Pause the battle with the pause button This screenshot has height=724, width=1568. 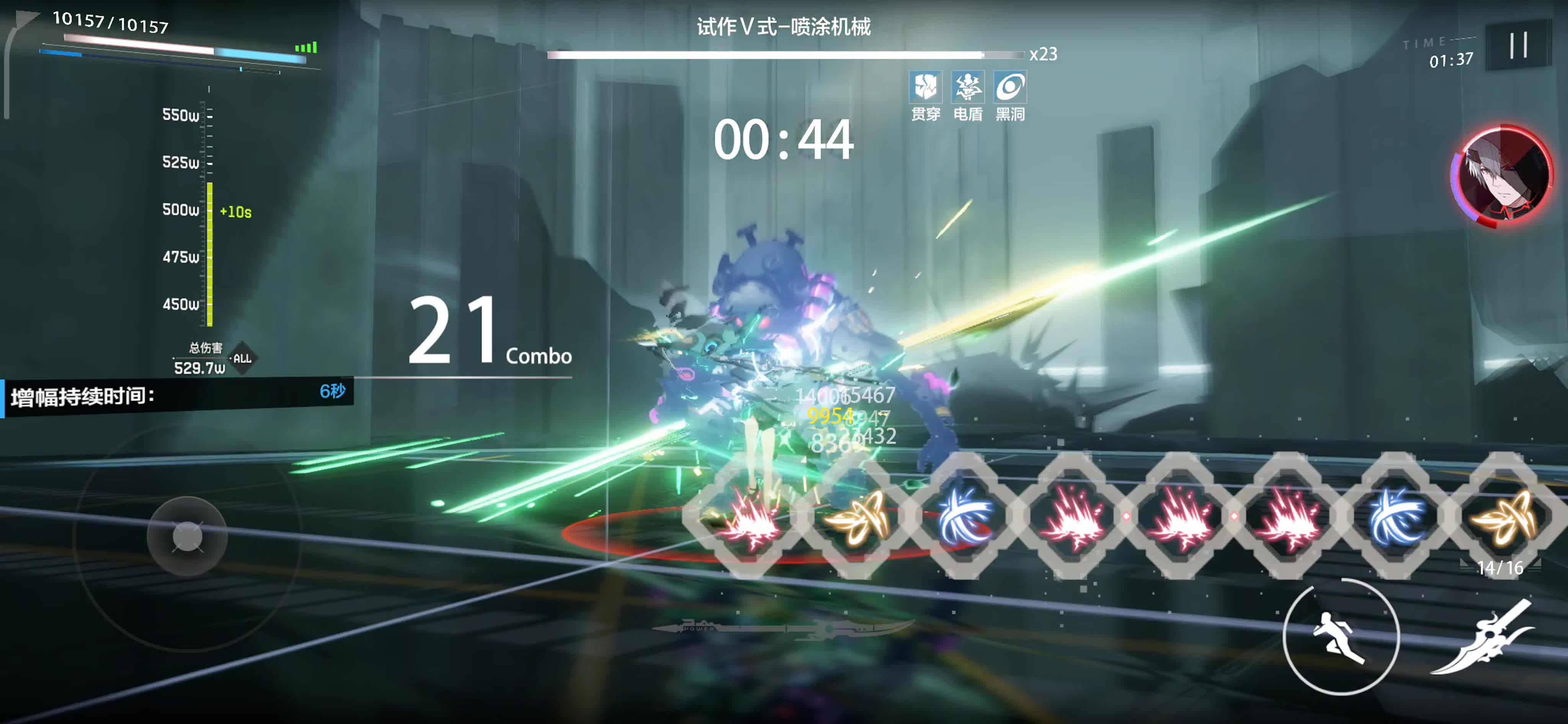pyautogui.click(x=1518, y=45)
